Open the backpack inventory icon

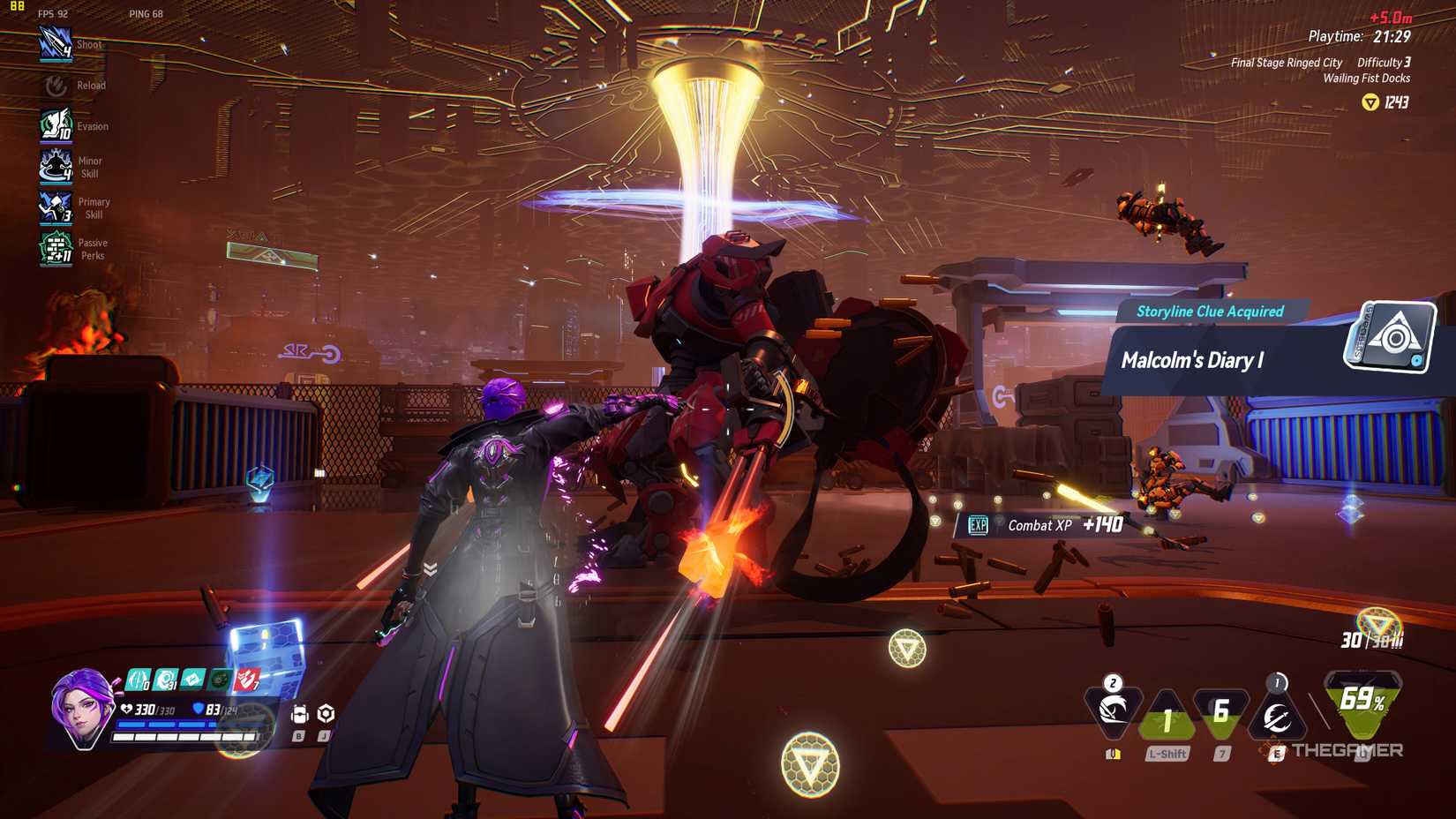point(299,714)
